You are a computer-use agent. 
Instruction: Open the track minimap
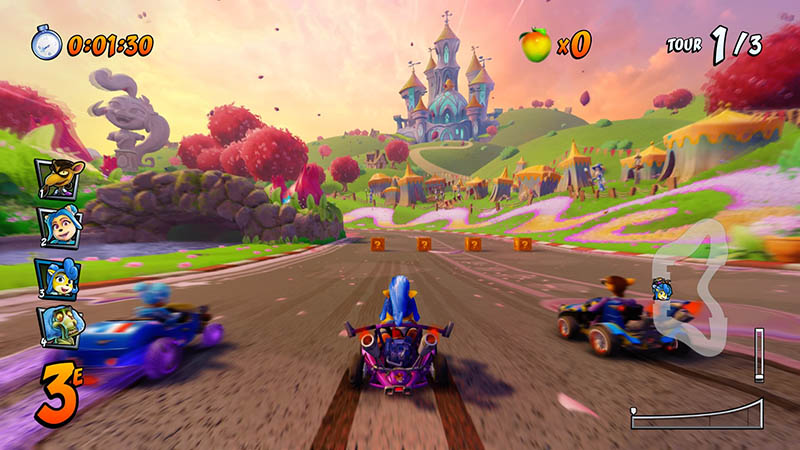[690, 292]
